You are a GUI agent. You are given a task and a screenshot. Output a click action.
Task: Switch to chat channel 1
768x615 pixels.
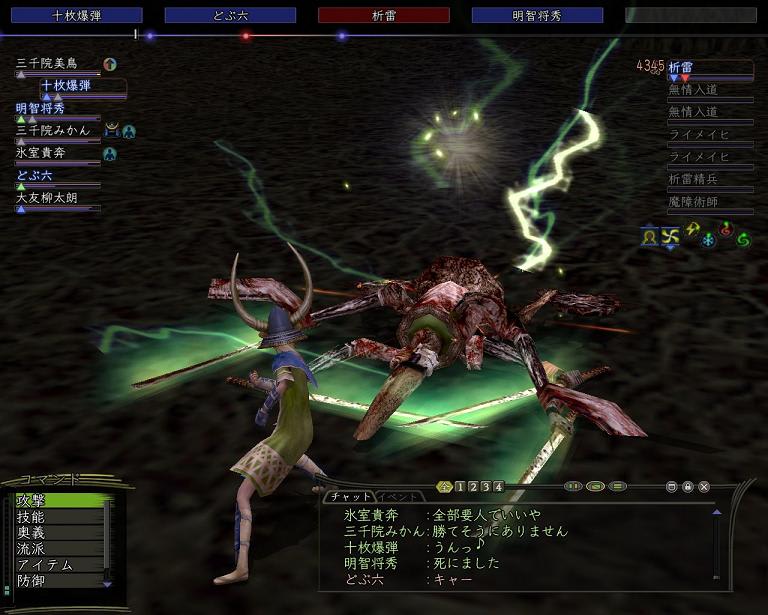click(x=459, y=487)
